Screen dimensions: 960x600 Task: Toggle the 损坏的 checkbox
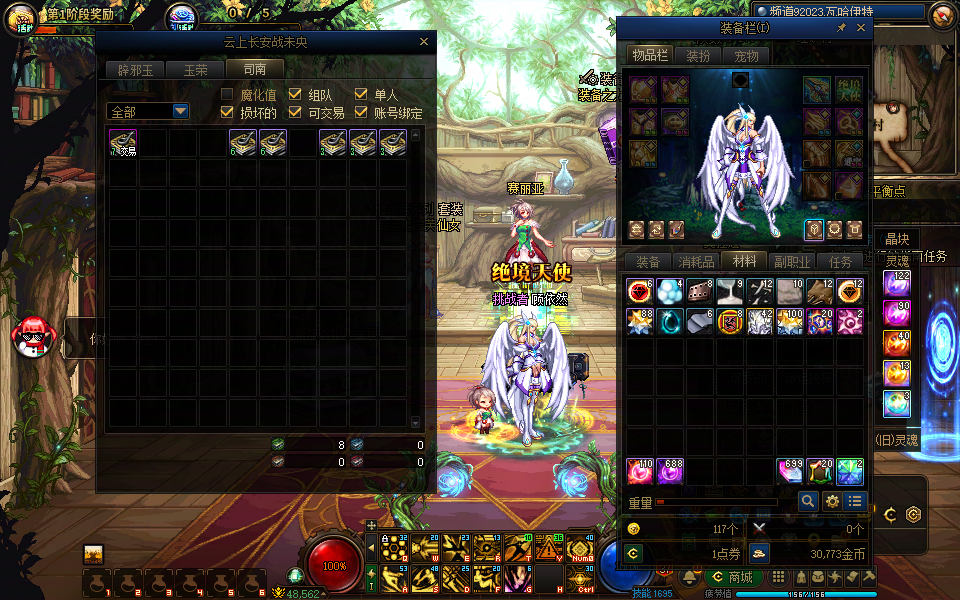click(x=228, y=113)
